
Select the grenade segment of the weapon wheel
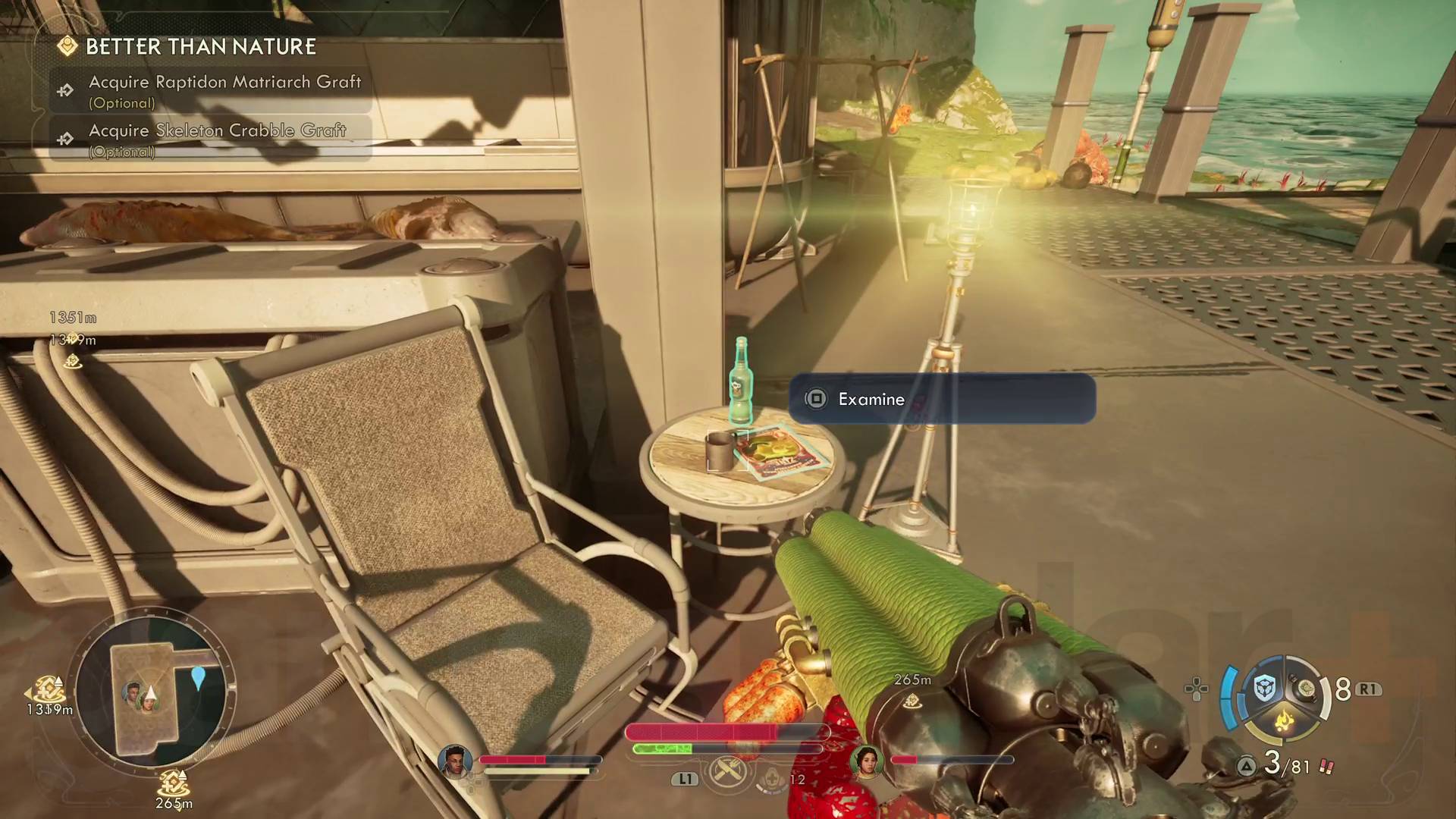coord(1306,689)
